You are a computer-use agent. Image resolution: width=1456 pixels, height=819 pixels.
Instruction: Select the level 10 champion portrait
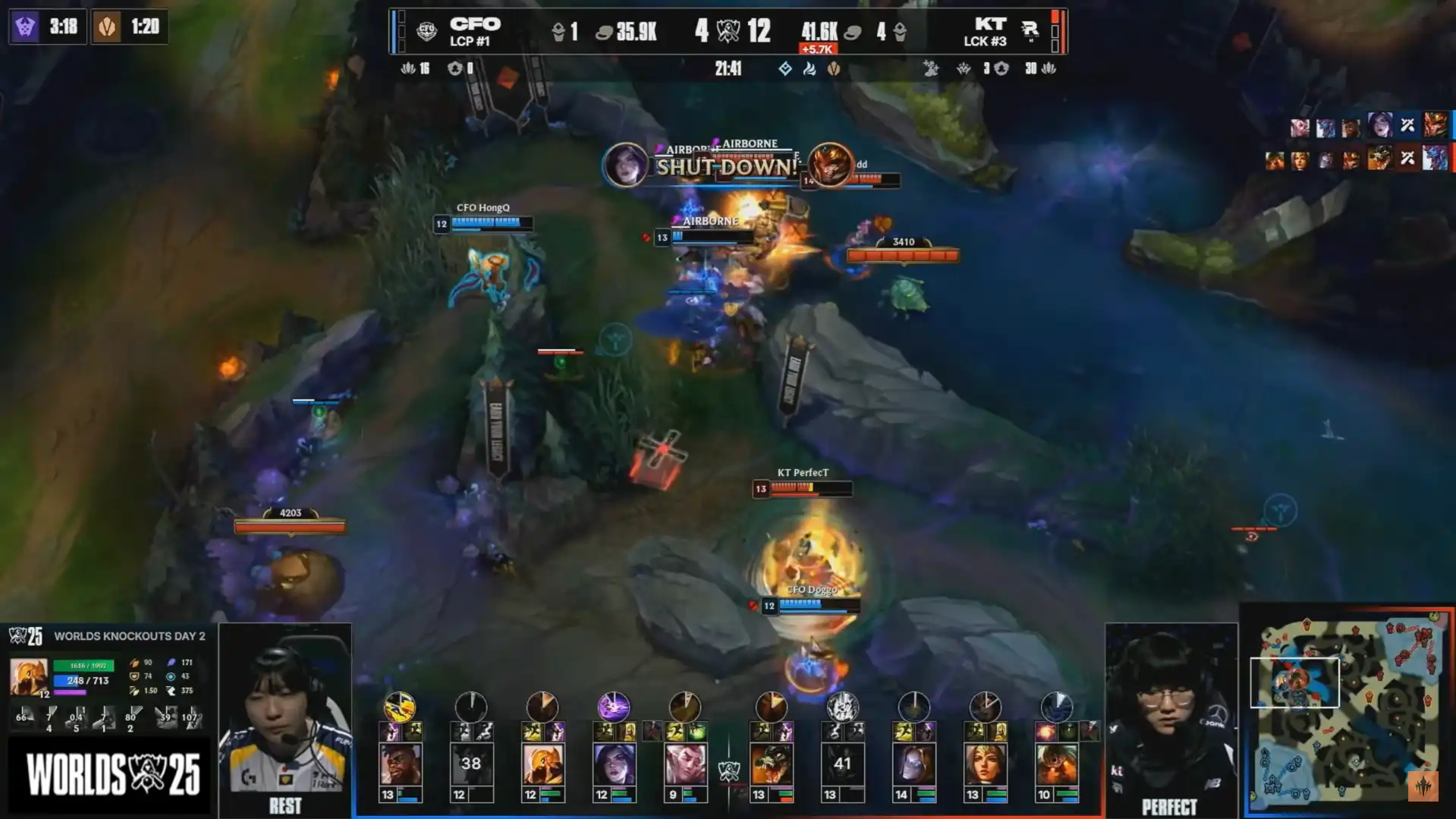[x=1056, y=764]
